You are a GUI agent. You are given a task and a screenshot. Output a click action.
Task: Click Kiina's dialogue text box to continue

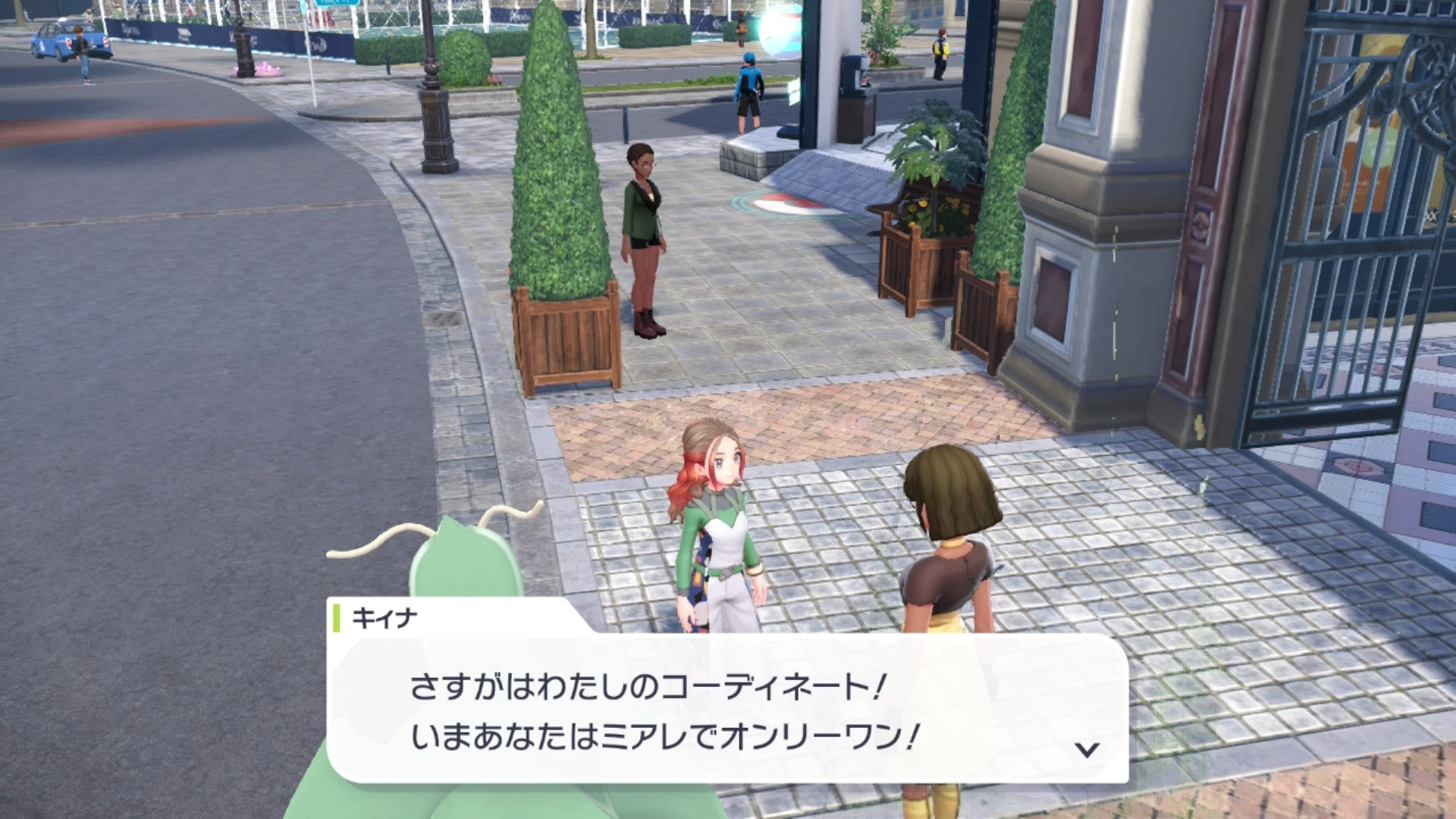726,710
